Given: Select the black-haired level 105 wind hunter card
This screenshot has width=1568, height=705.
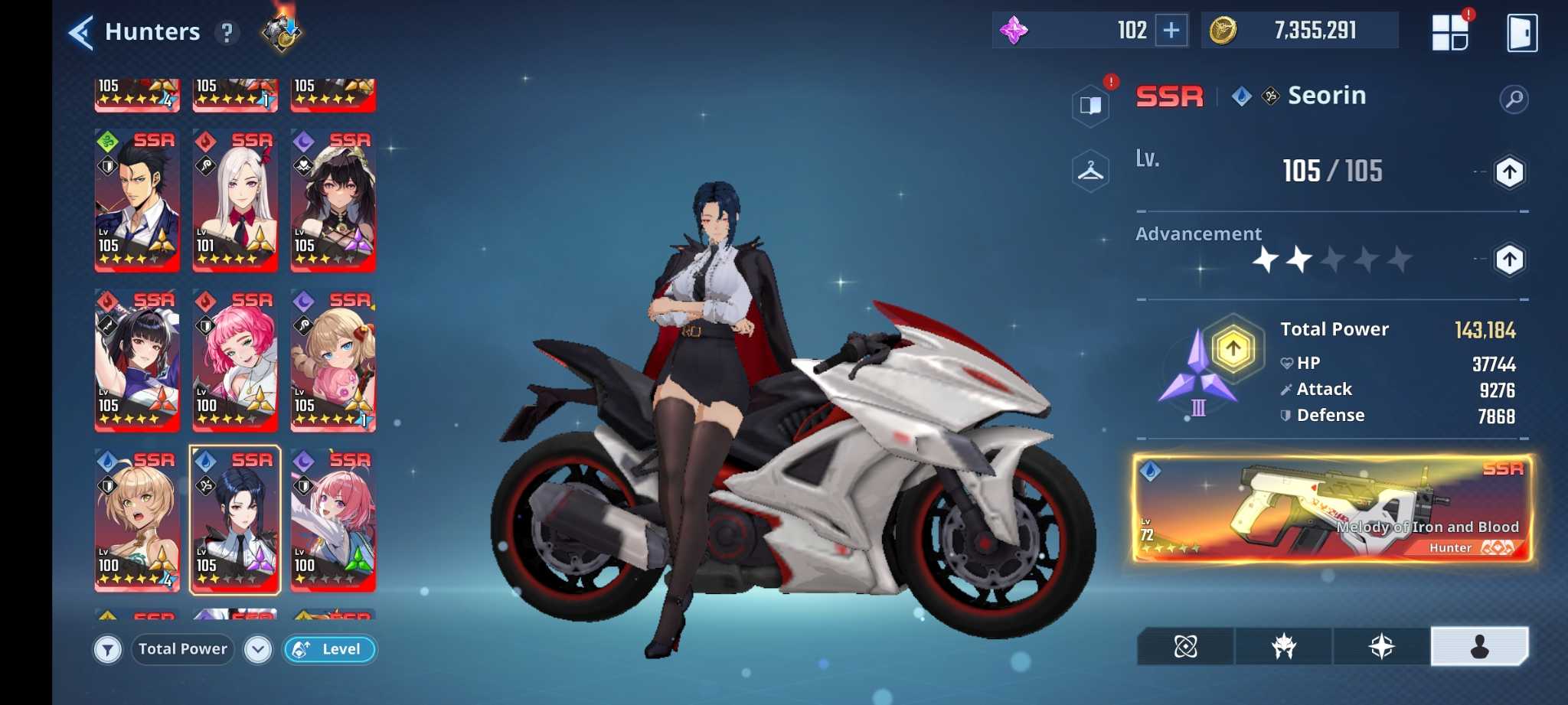Looking at the screenshot, I should [137, 201].
